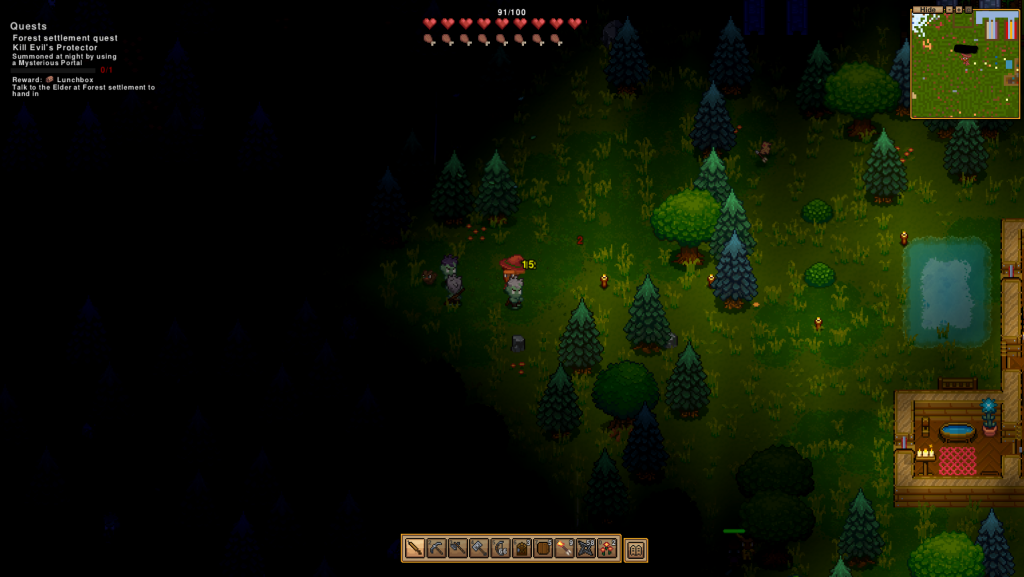Select the bow hotbar slot
Screen dimensions: 1024x577
click(500, 548)
